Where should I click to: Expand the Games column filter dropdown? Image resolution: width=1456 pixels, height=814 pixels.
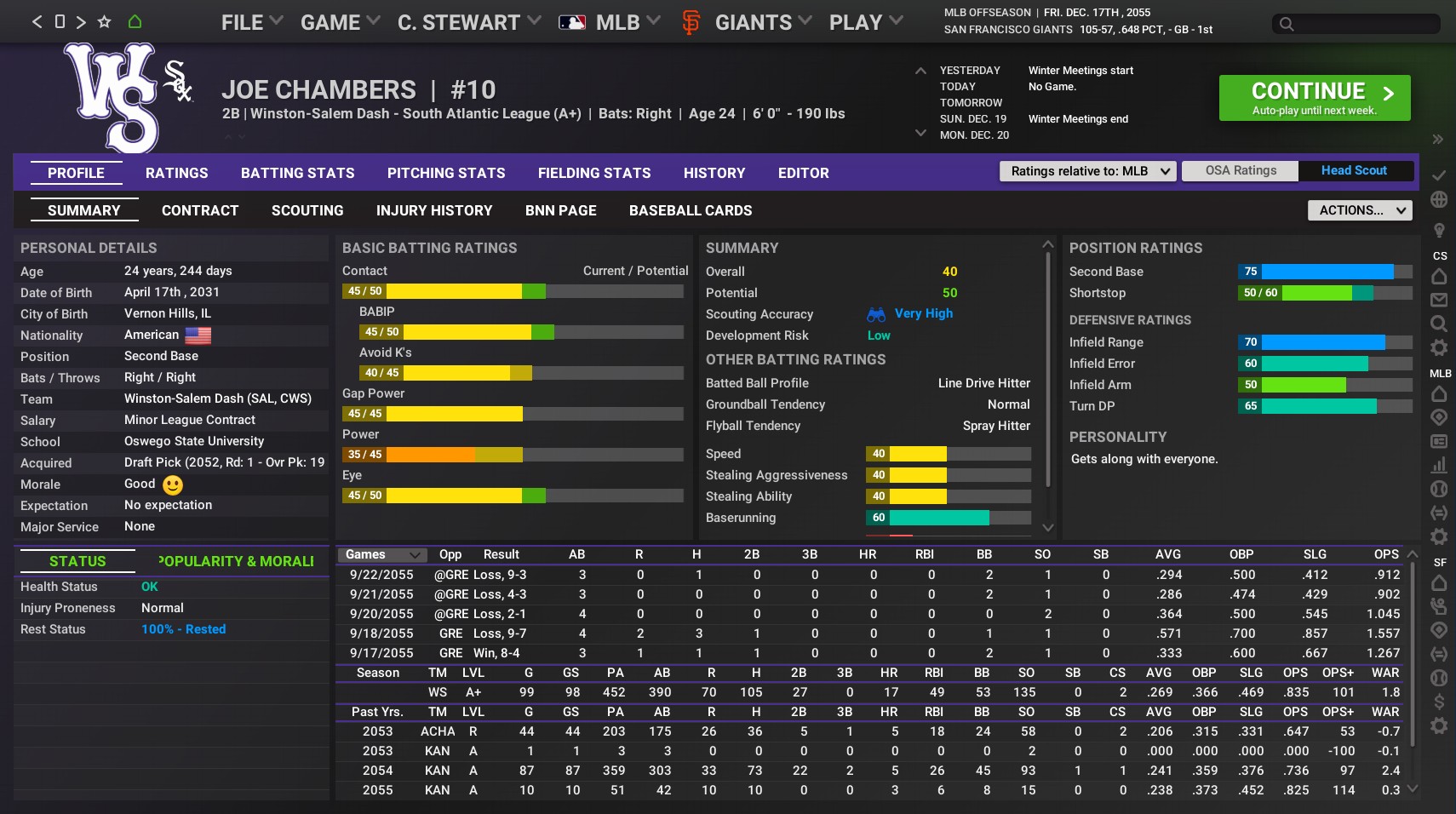[x=381, y=554]
